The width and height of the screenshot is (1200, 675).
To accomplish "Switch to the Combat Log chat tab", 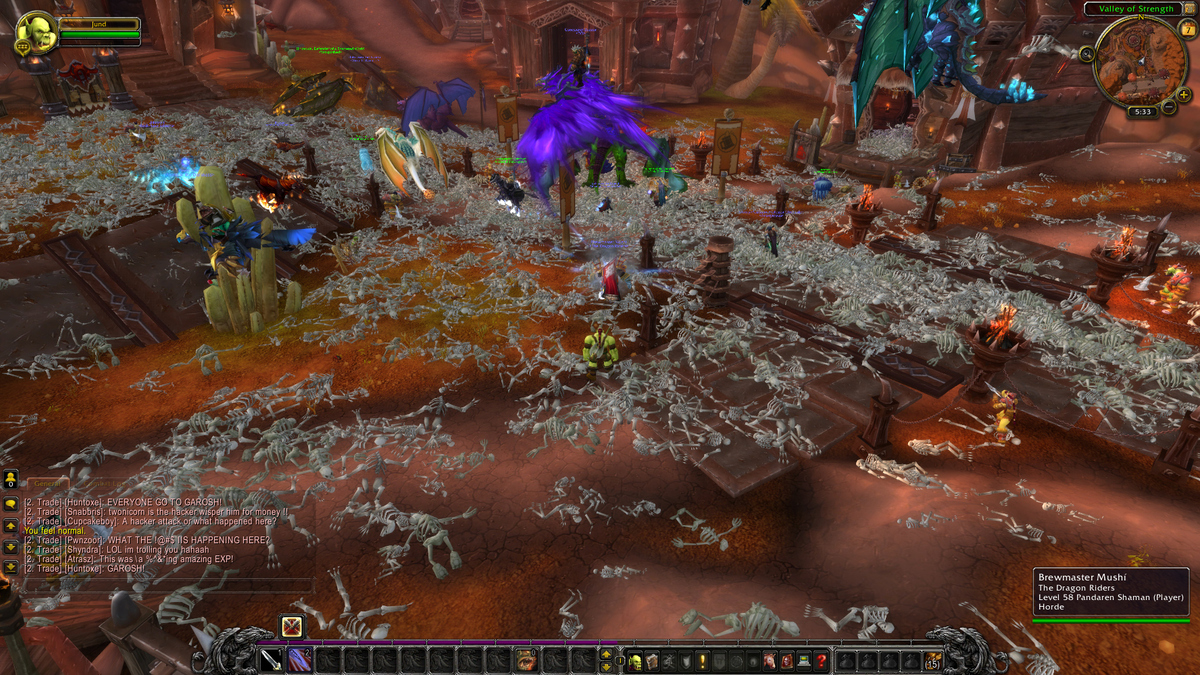I will tap(100, 484).
